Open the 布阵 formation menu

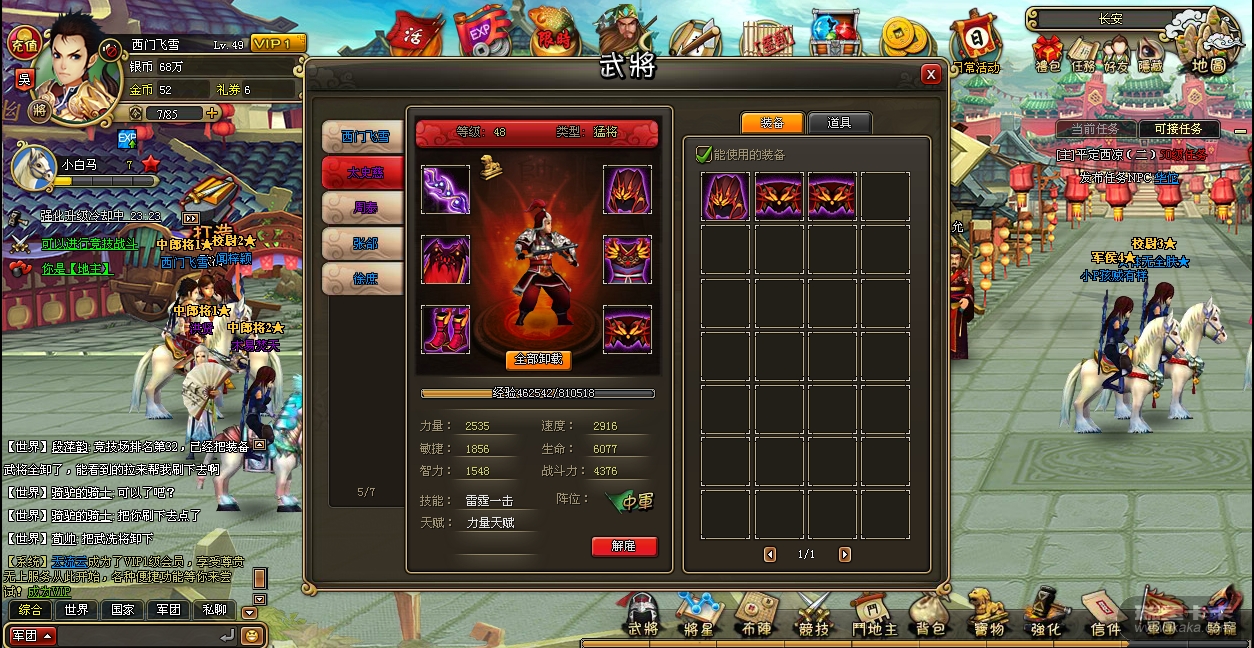tap(756, 615)
